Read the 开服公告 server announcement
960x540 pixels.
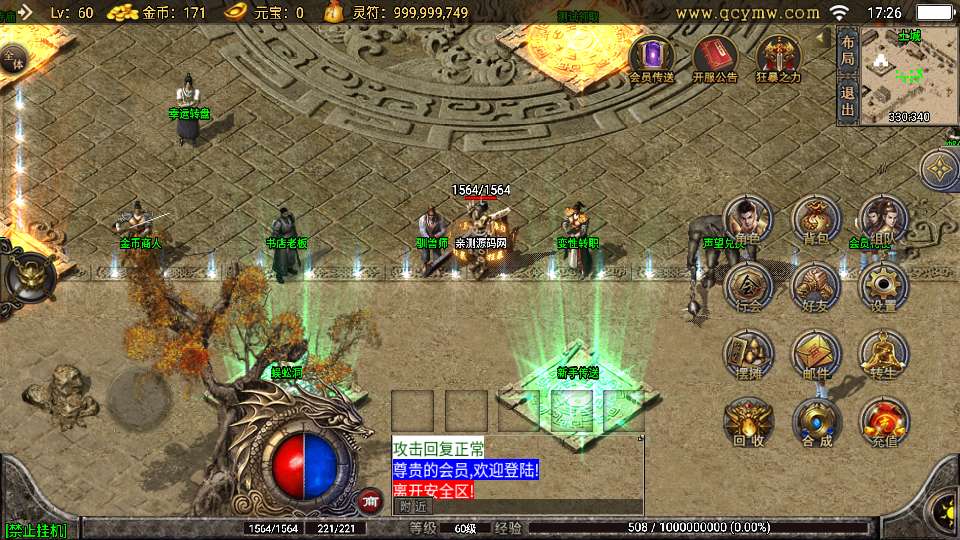(714, 58)
